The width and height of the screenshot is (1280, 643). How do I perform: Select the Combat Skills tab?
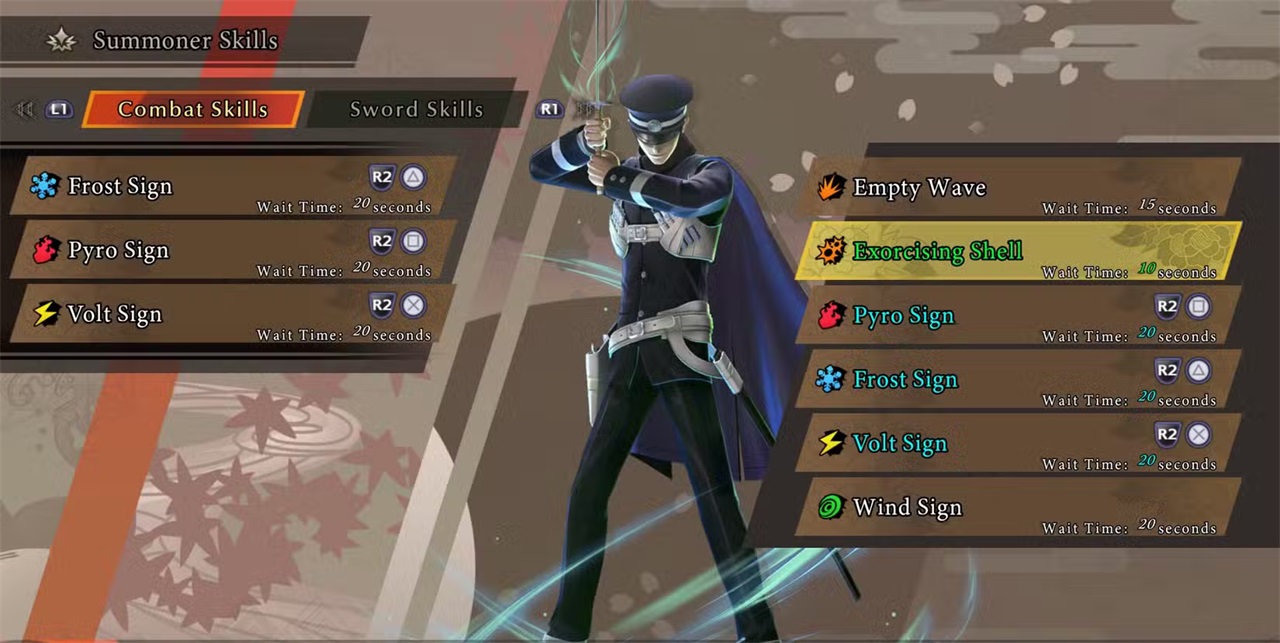pos(192,109)
